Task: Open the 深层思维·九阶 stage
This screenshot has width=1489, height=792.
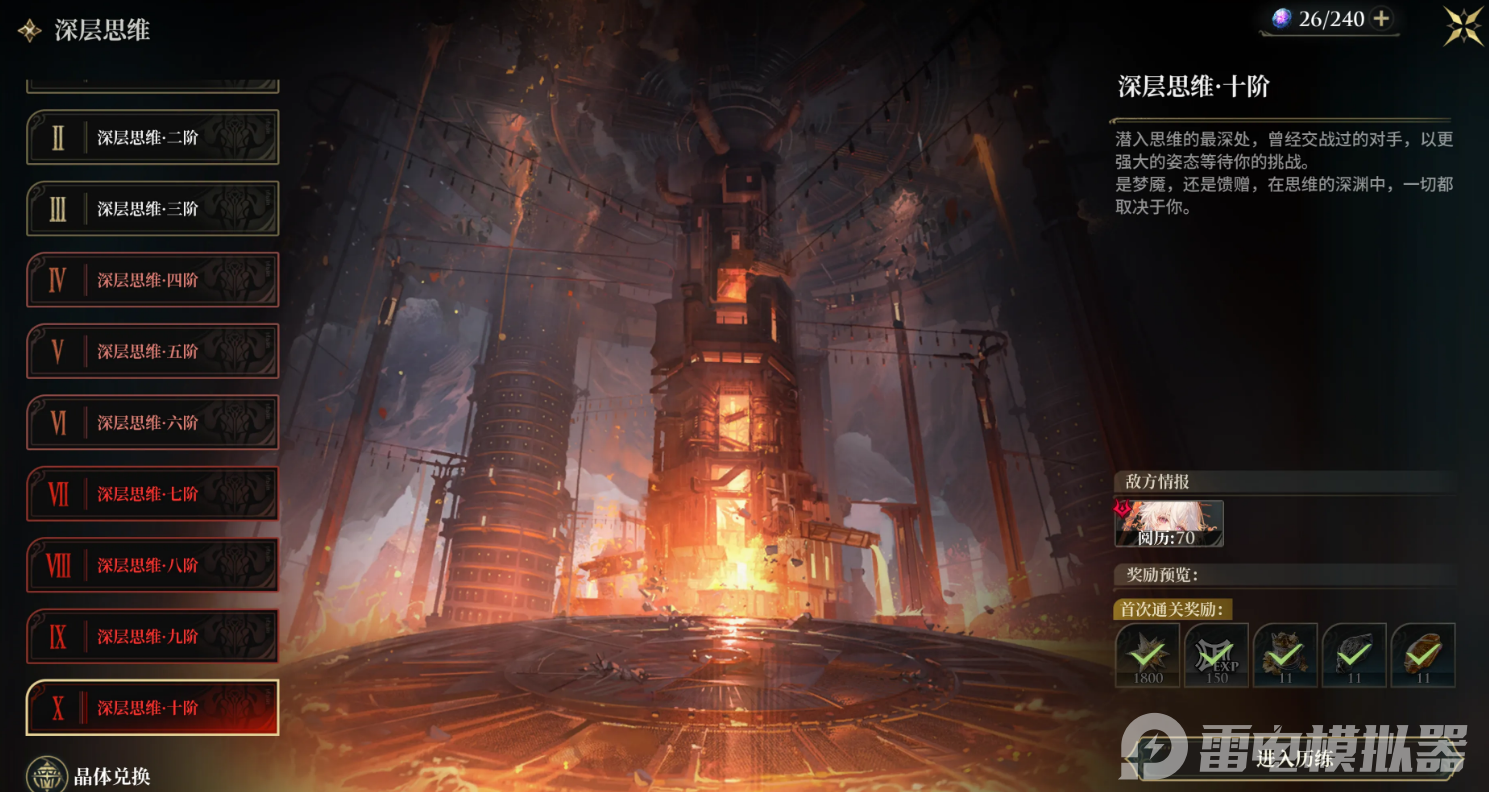Action: click(x=152, y=636)
